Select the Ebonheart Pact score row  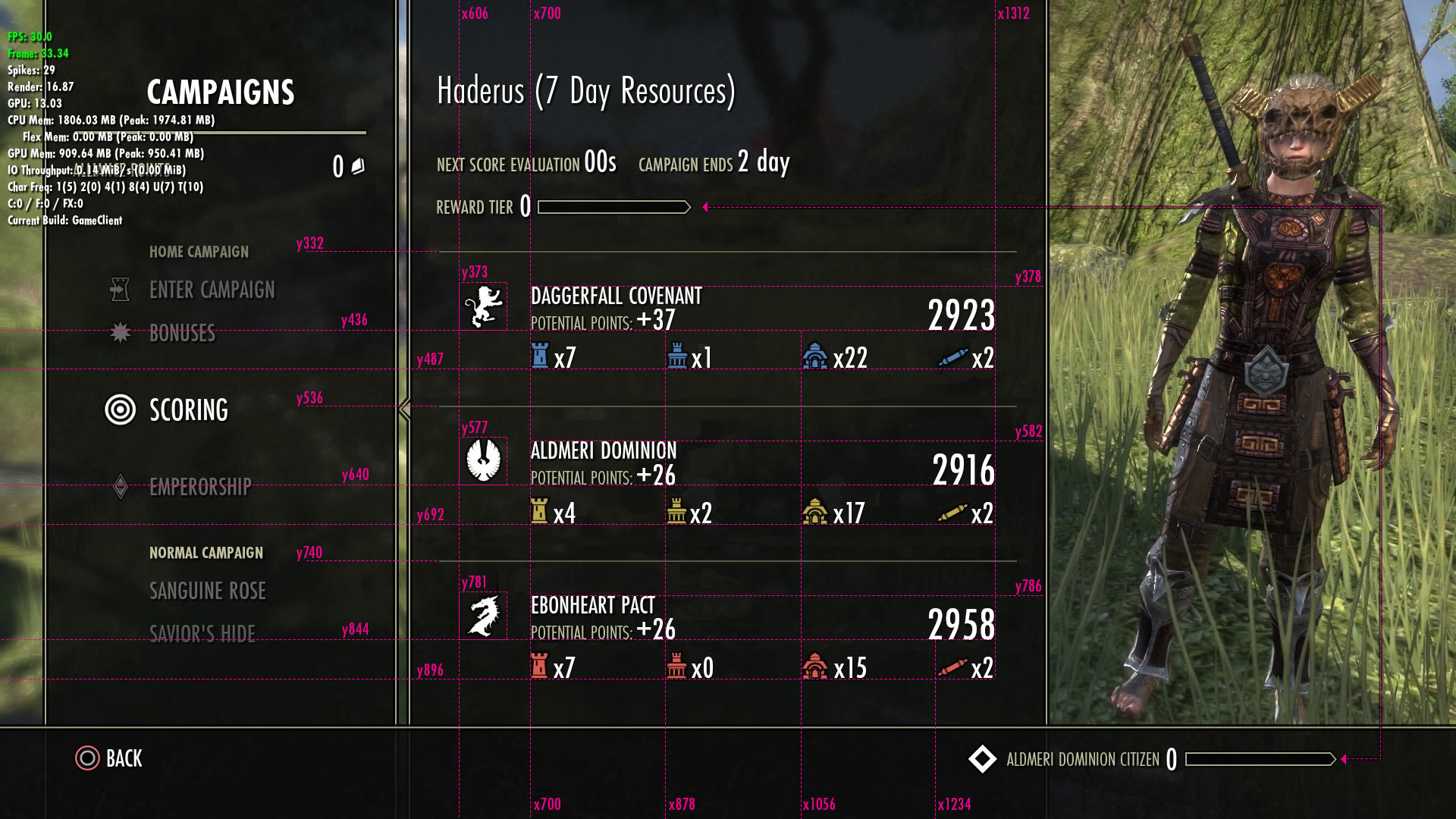click(x=726, y=635)
